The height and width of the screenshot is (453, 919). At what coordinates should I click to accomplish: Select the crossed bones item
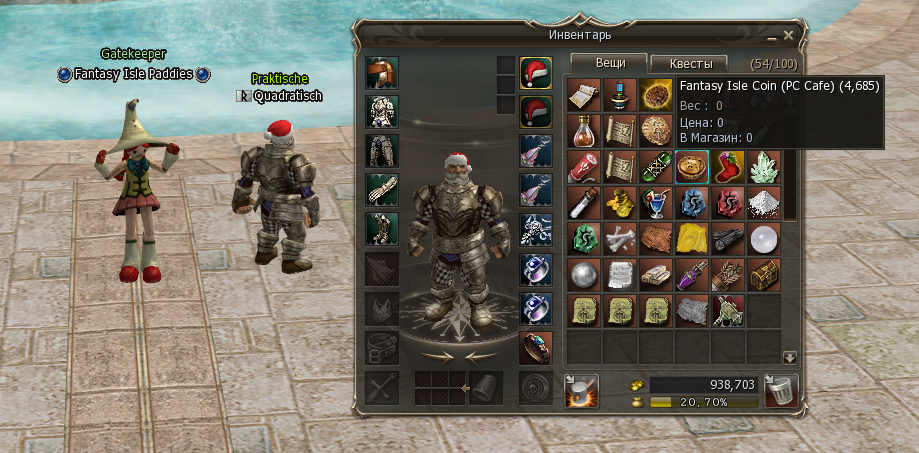619,239
